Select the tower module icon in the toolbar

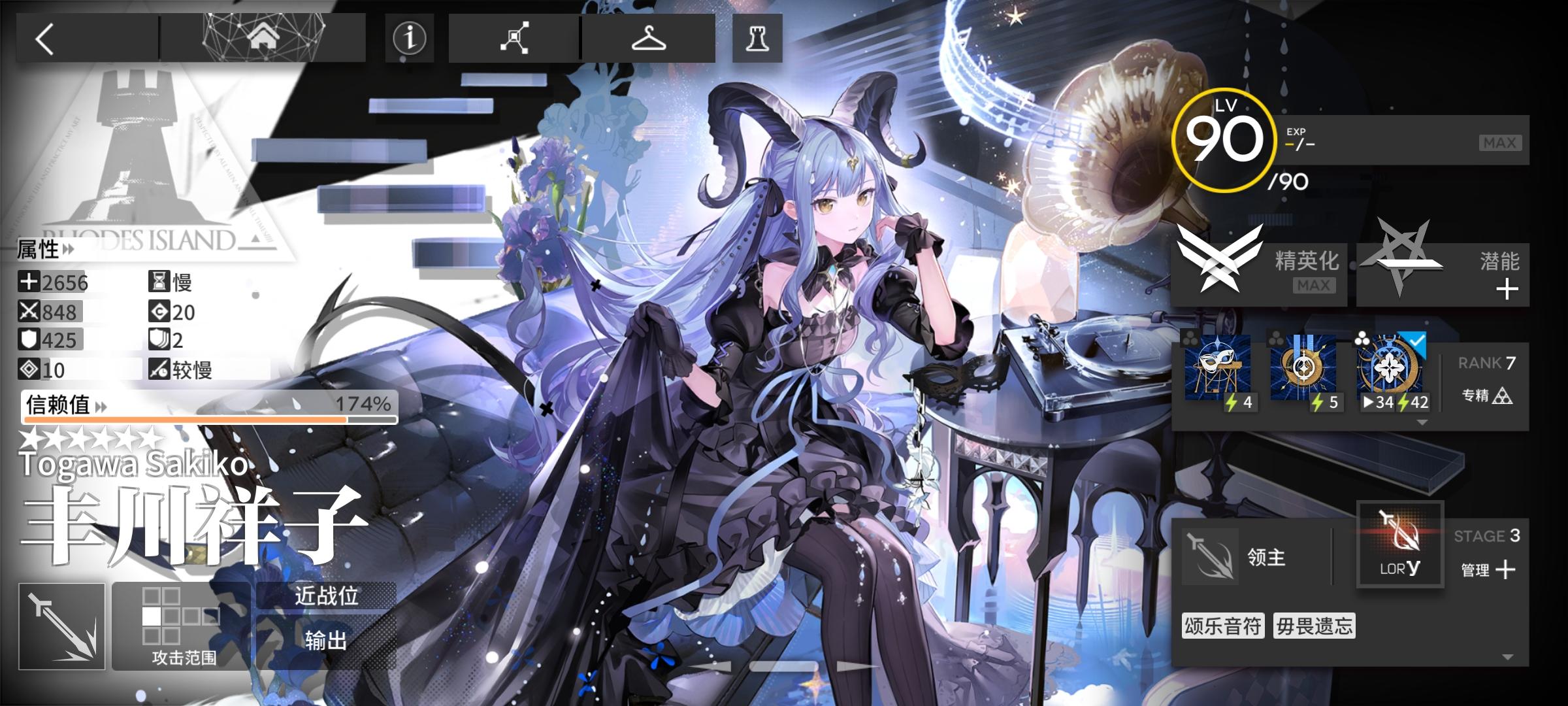(x=757, y=39)
